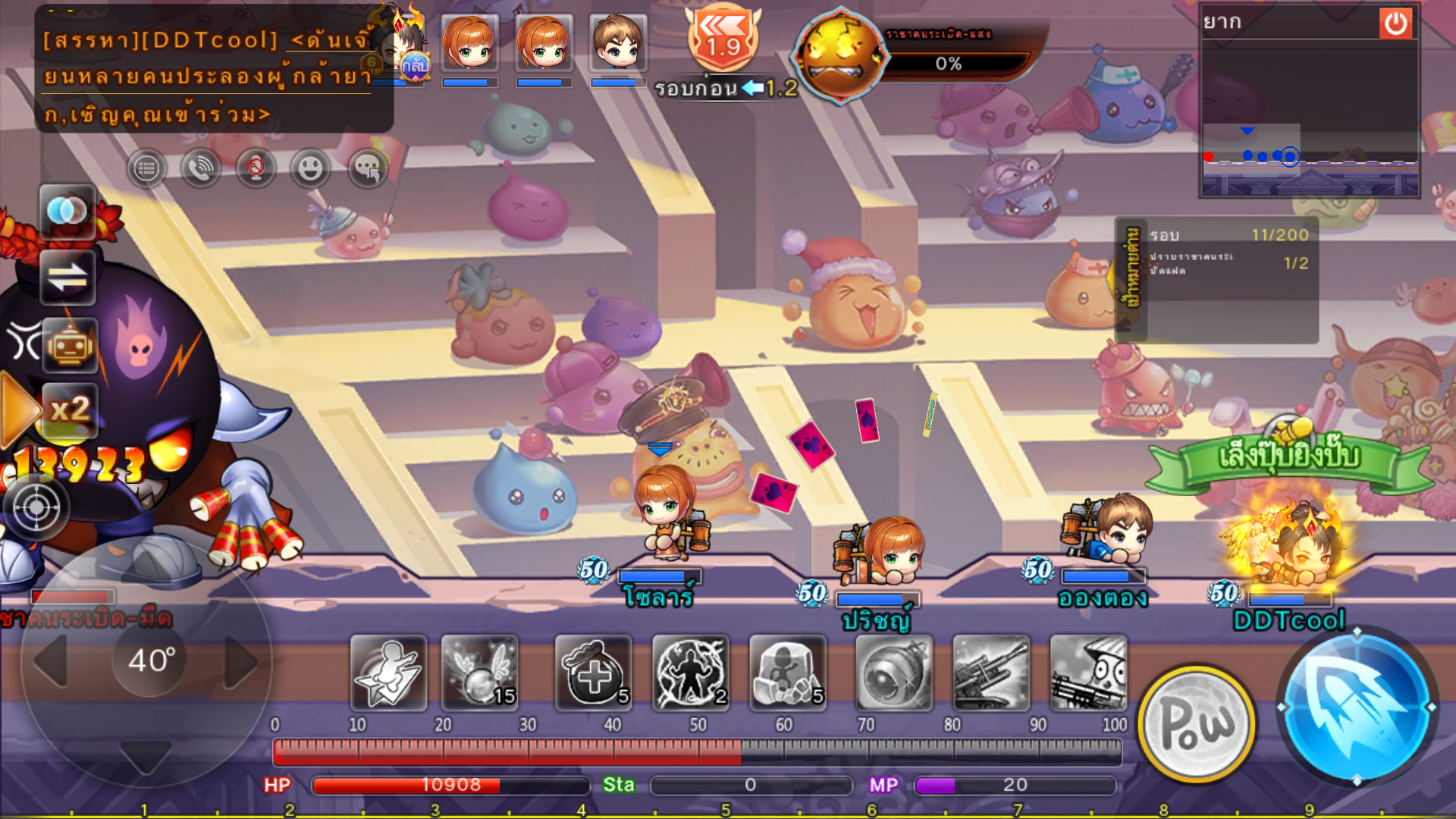The image size is (1456, 819).
Task: Use the paper plane fly skill
Action: pyautogui.click(x=388, y=673)
